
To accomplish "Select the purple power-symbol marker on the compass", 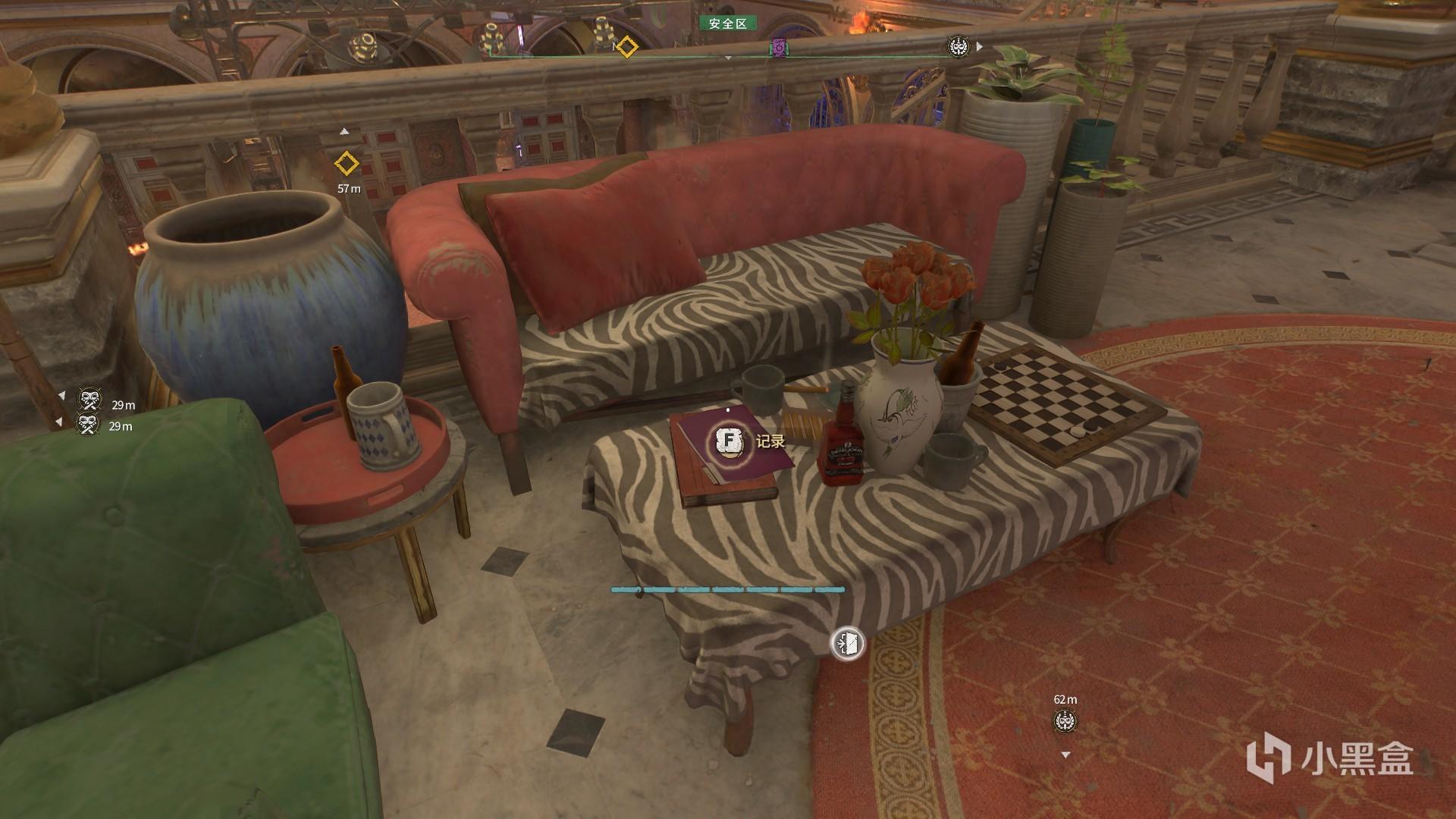I will (x=779, y=48).
